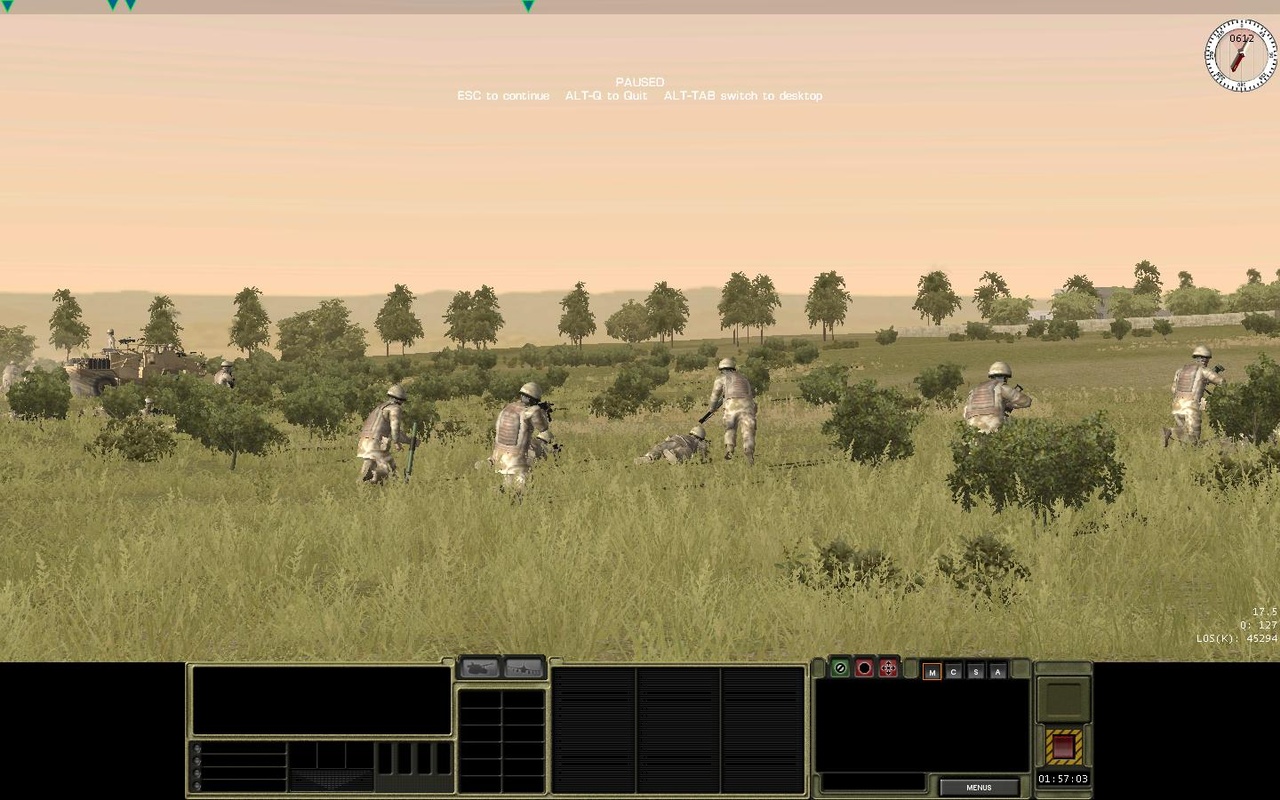Toggle the A command group

pos(1000,671)
